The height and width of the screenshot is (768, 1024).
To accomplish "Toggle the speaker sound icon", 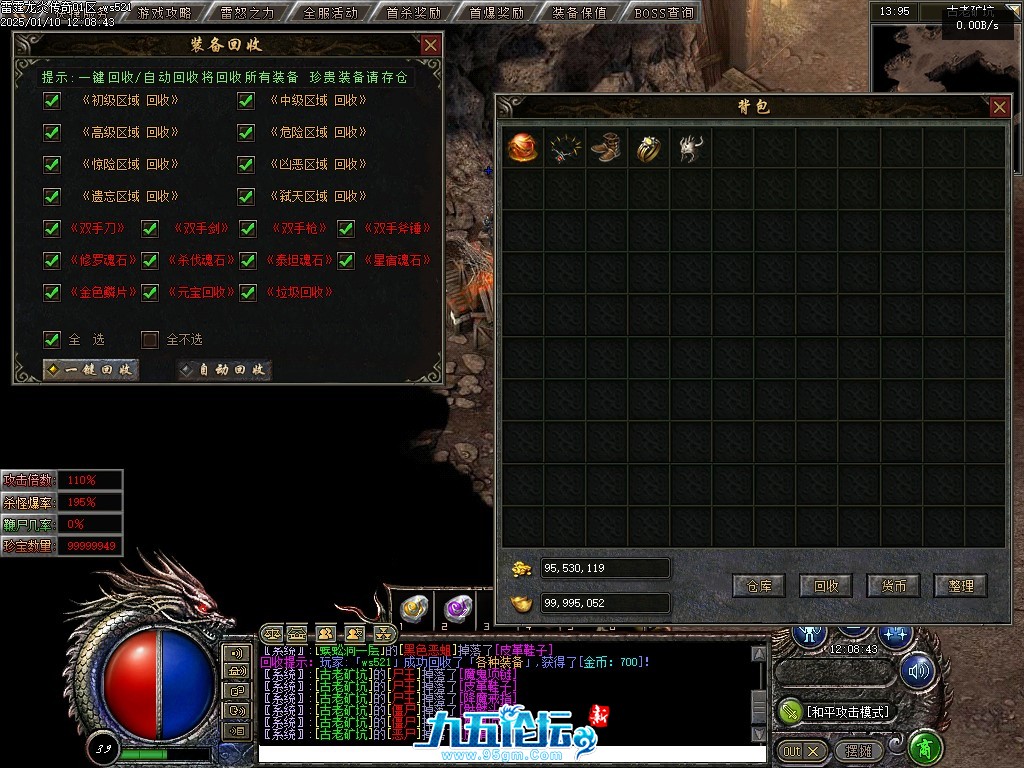I will tap(917, 671).
